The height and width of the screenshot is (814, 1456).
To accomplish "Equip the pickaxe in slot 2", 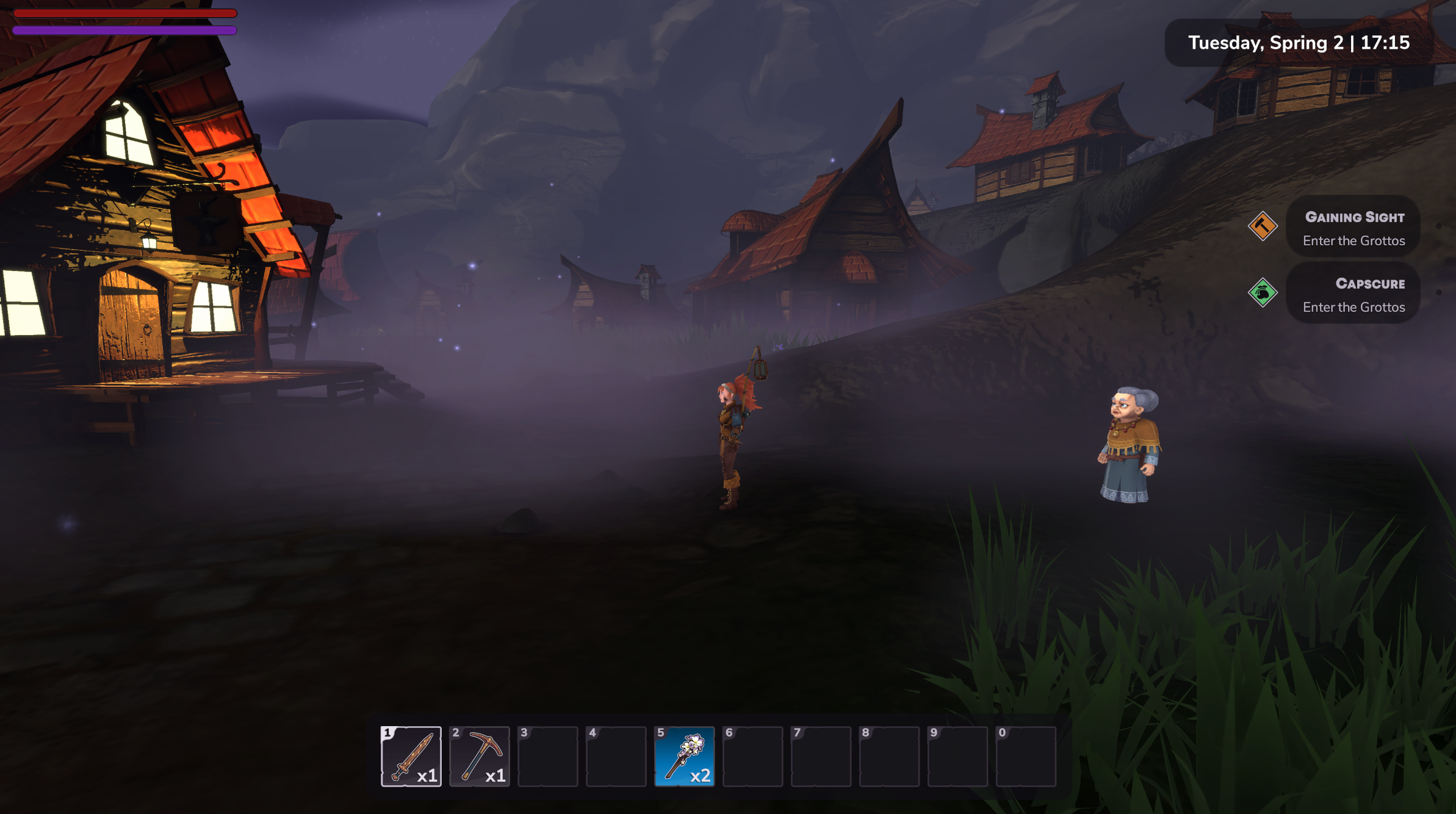I will pos(479,756).
